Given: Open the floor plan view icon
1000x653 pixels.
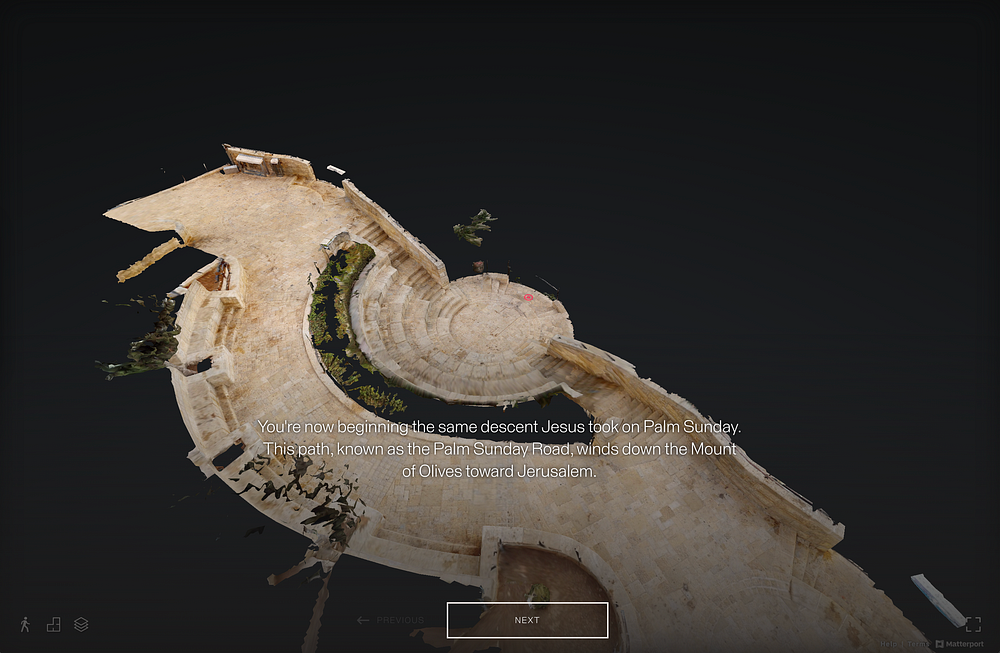Looking at the screenshot, I should click(x=53, y=624).
